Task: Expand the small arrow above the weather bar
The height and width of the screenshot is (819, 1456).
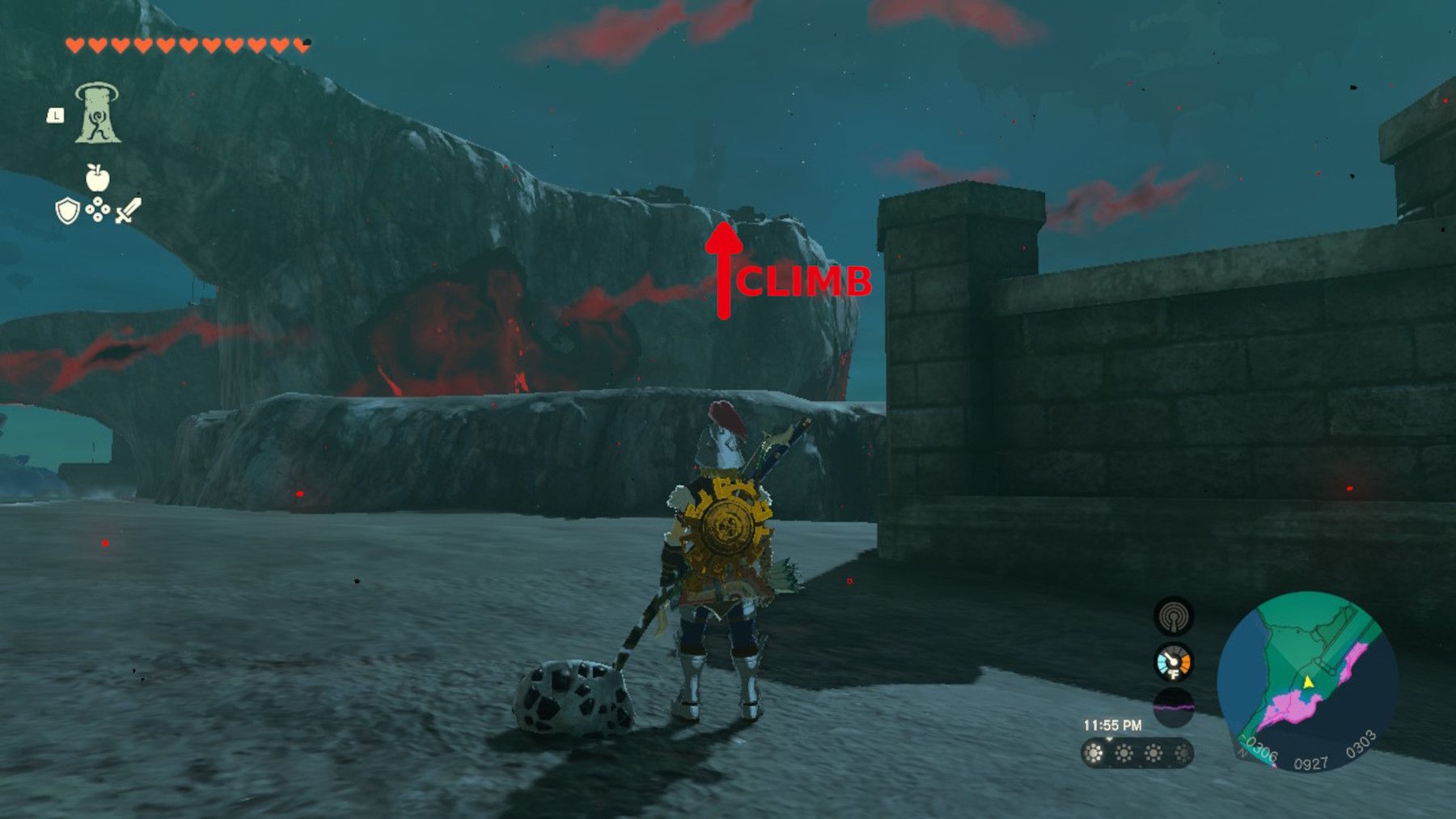Action: tap(1109, 739)
